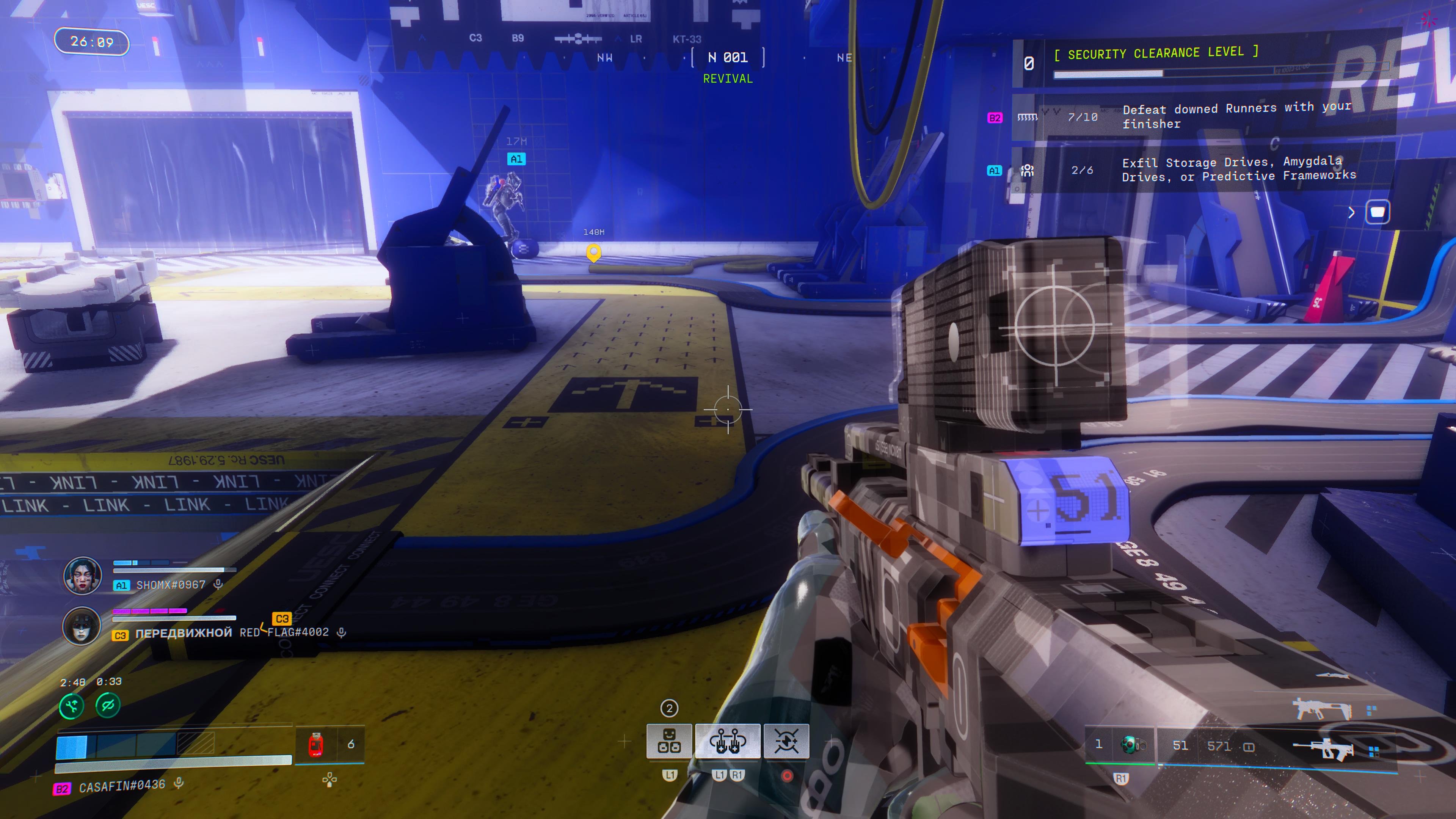Inspect the green crossed-eye stealth buff icon

click(108, 705)
